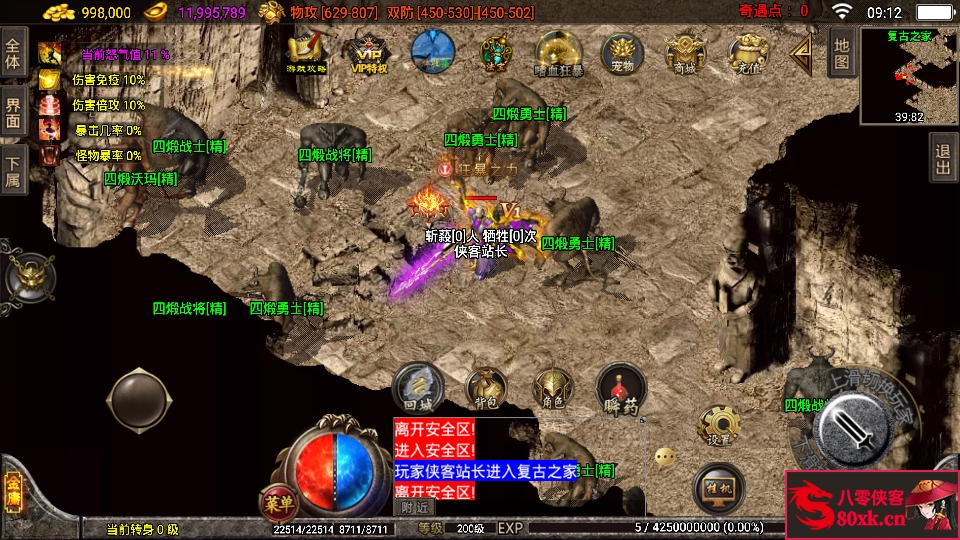
Task: Use the 回城 return-to-town scroll
Action: pyautogui.click(x=417, y=388)
